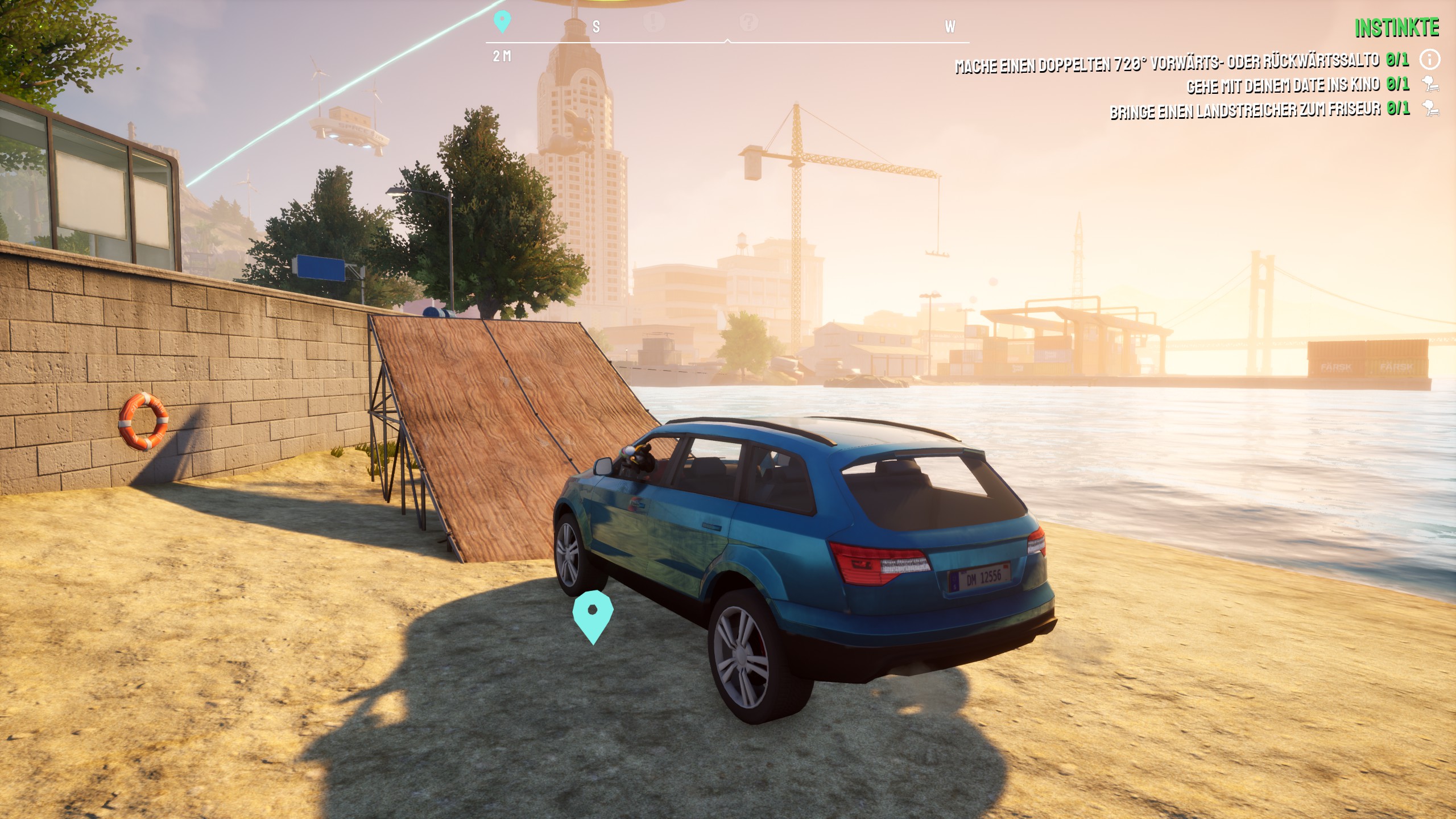
Task: Click the goat icon next to the Friseur objective
Action: coord(1429,109)
